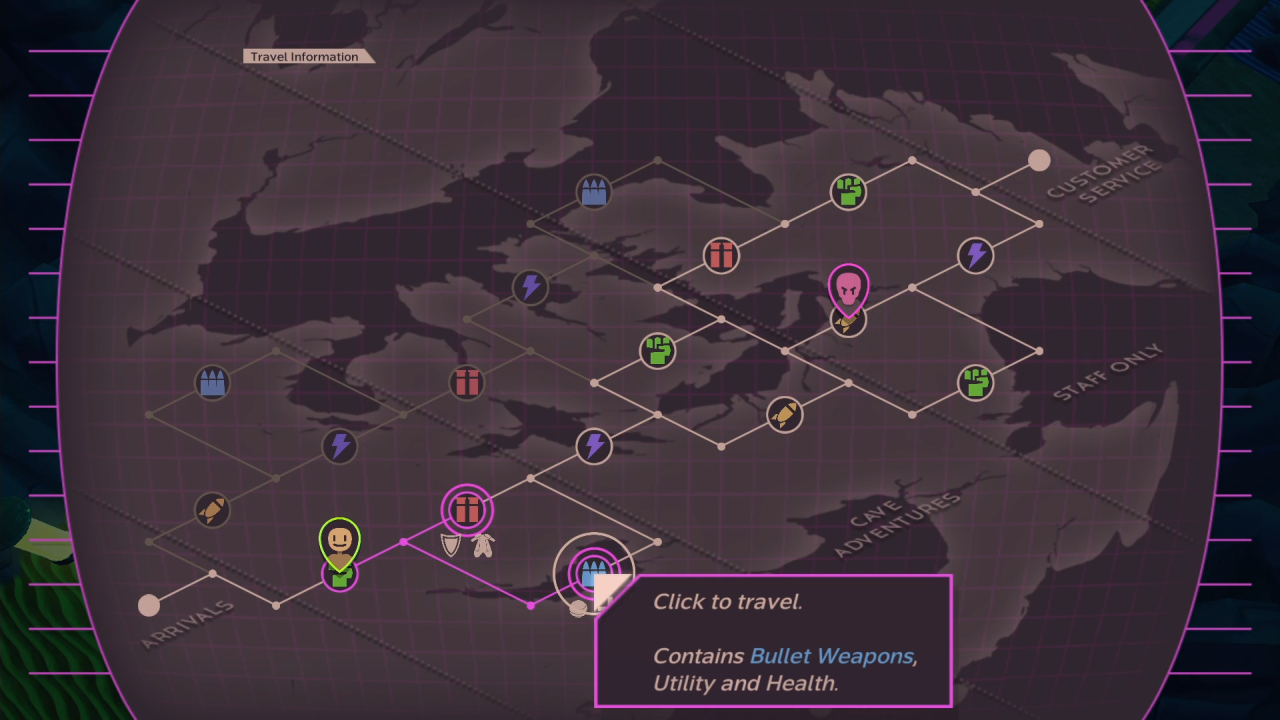This screenshot has width=1280, height=720.
Task: Select the Customer Service exit circle
Action: (x=1039, y=160)
